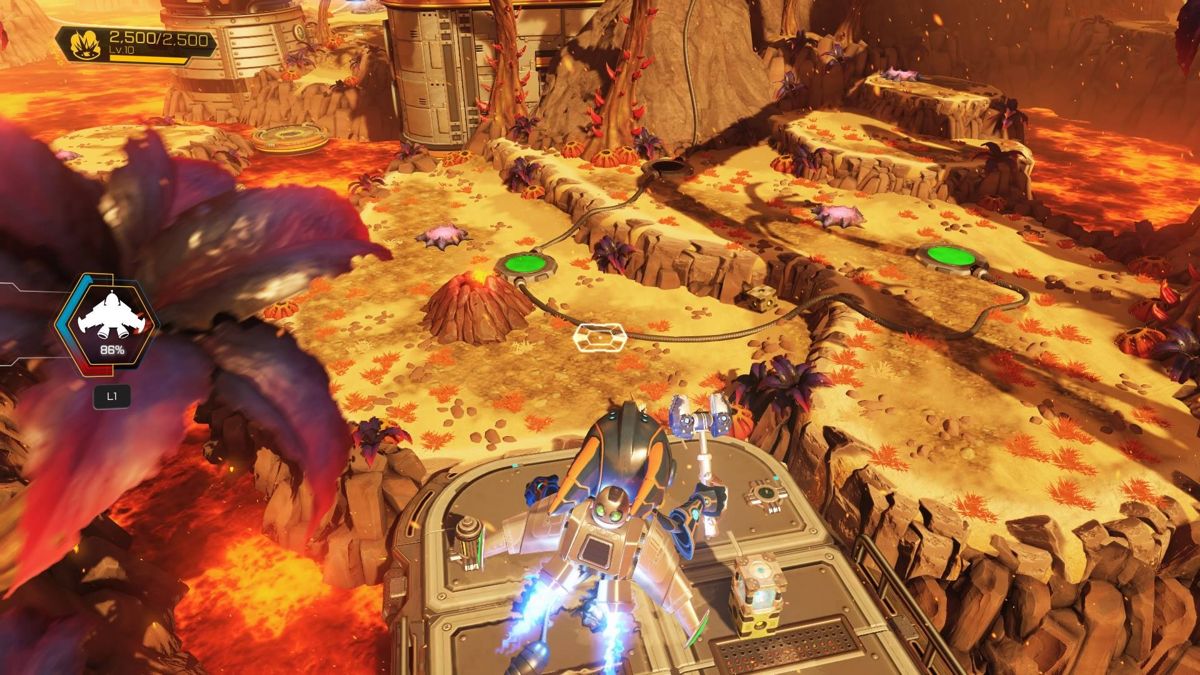
Task: Click the hexagonal landing target reticle
Action: click(x=599, y=338)
